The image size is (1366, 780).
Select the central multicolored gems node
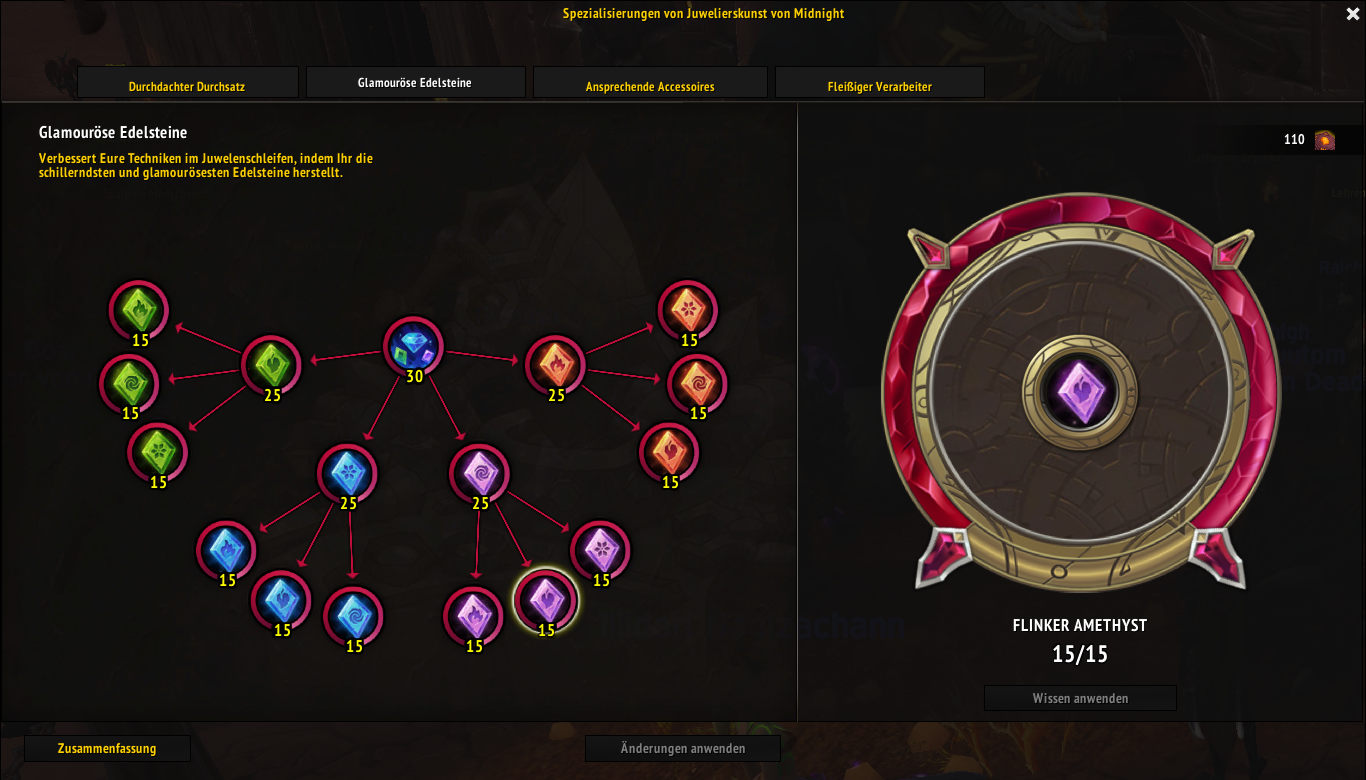point(413,347)
